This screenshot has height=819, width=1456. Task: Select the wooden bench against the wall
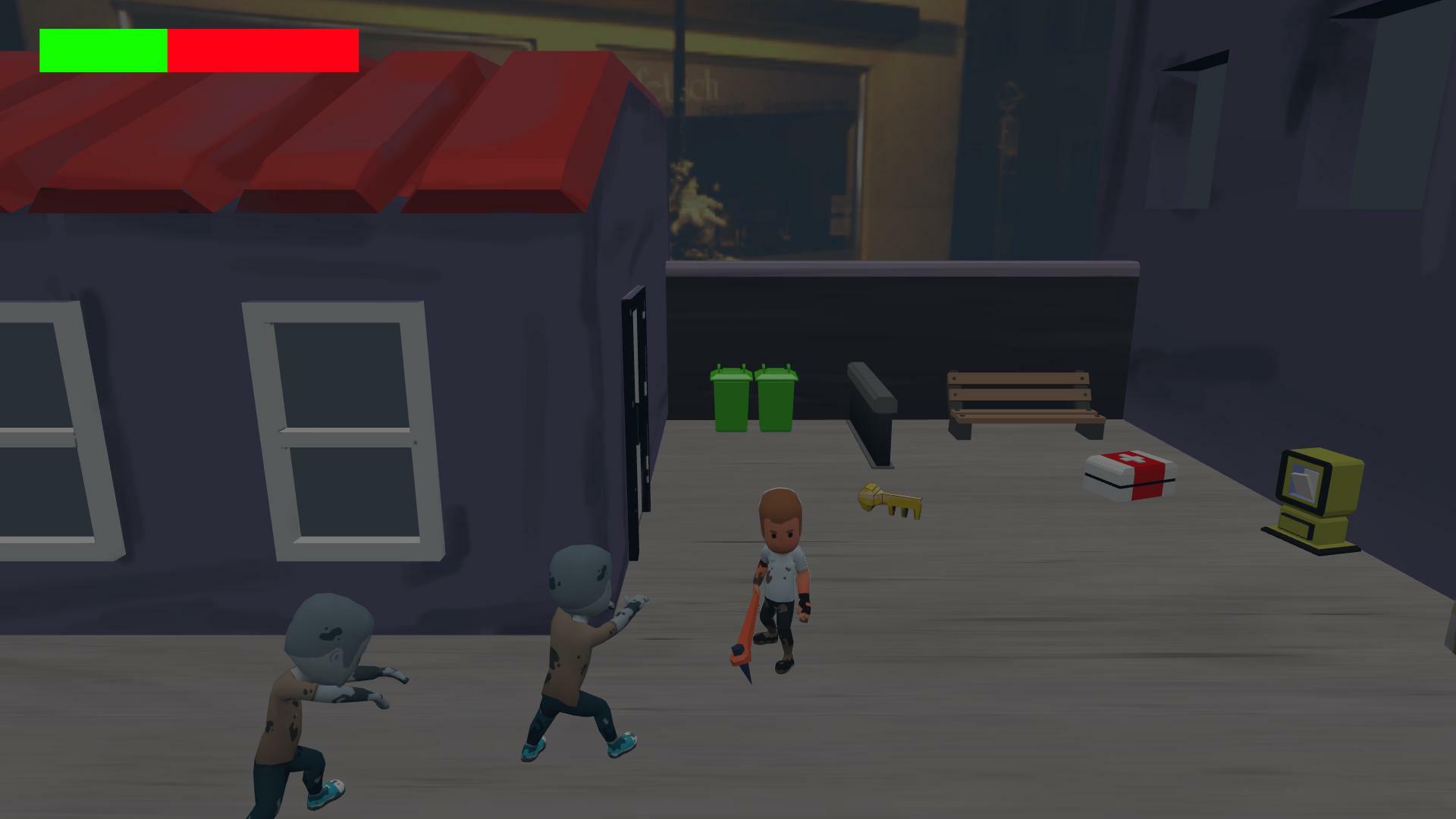tap(1020, 398)
